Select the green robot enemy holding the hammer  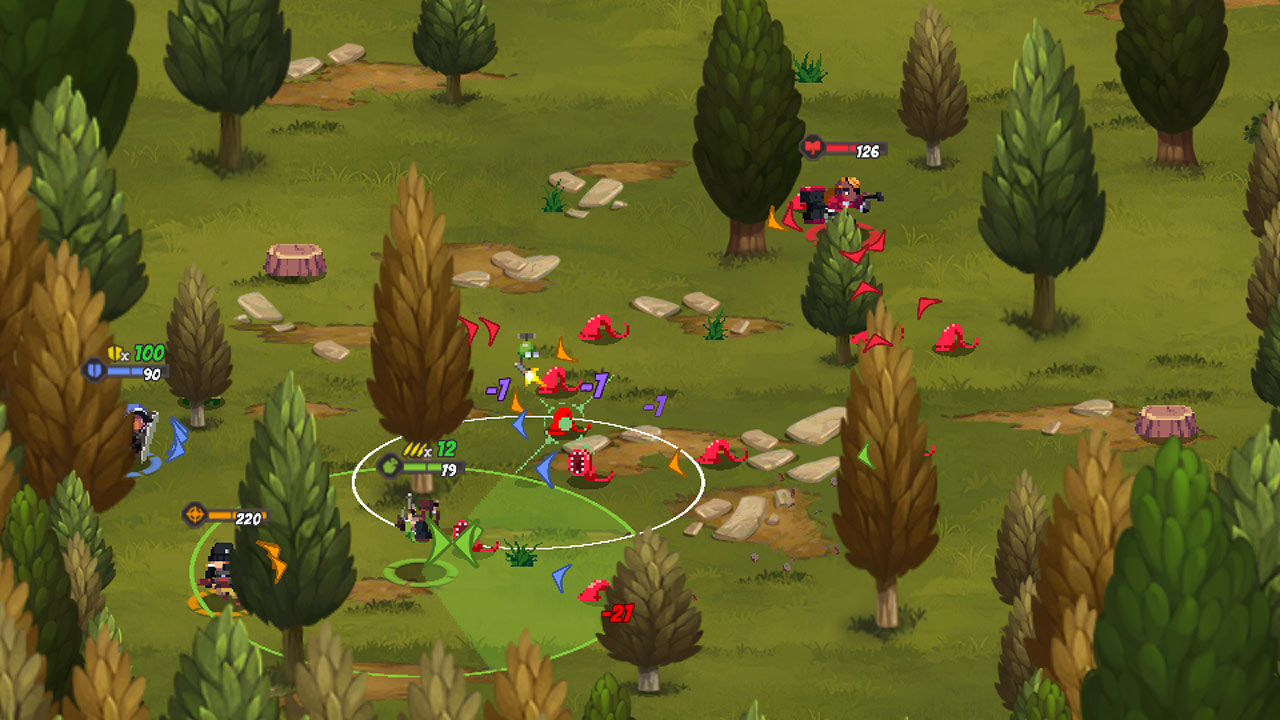click(526, 350)
